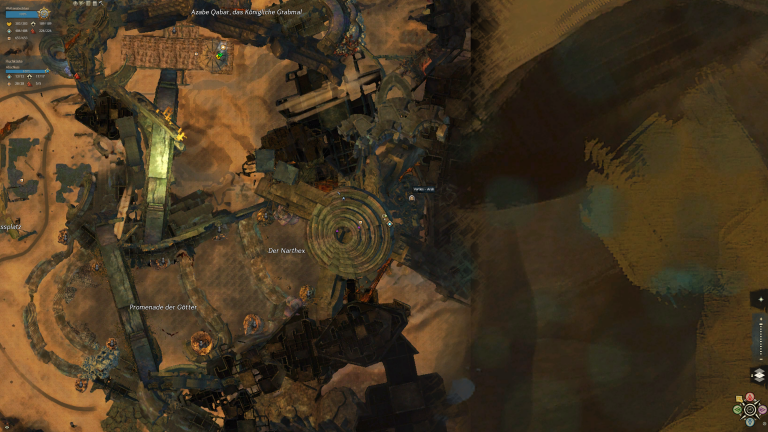Pick the purple marker in the marker wheel
Image resolution: width=768 pixels, height=432 pixels.
point(762,410)
